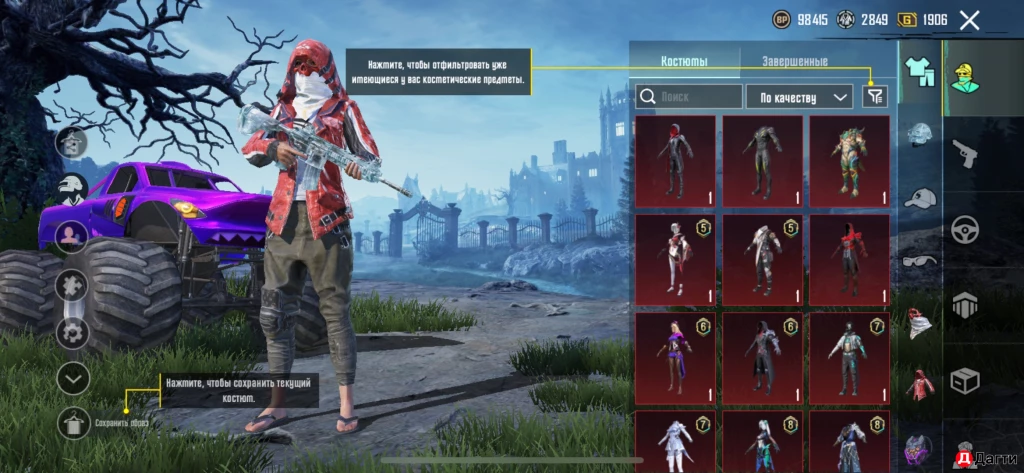The image size is (1024, 473).
Task: Click the gear settings icon
Action: coord(72,332)
